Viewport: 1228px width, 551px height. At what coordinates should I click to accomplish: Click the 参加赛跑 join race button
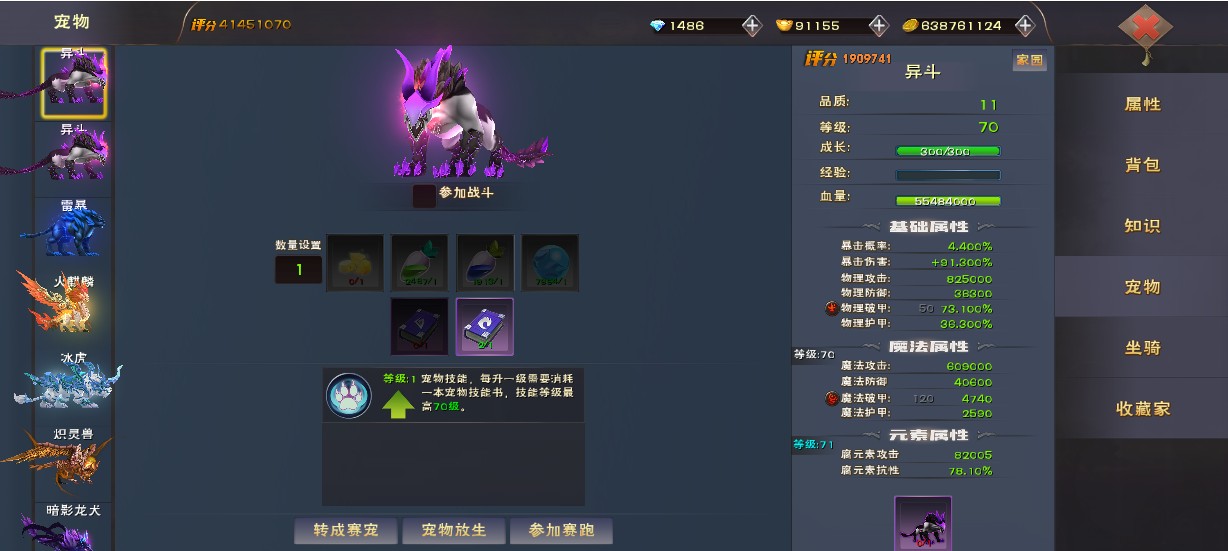pyautogui.click(x=561, y=530)
